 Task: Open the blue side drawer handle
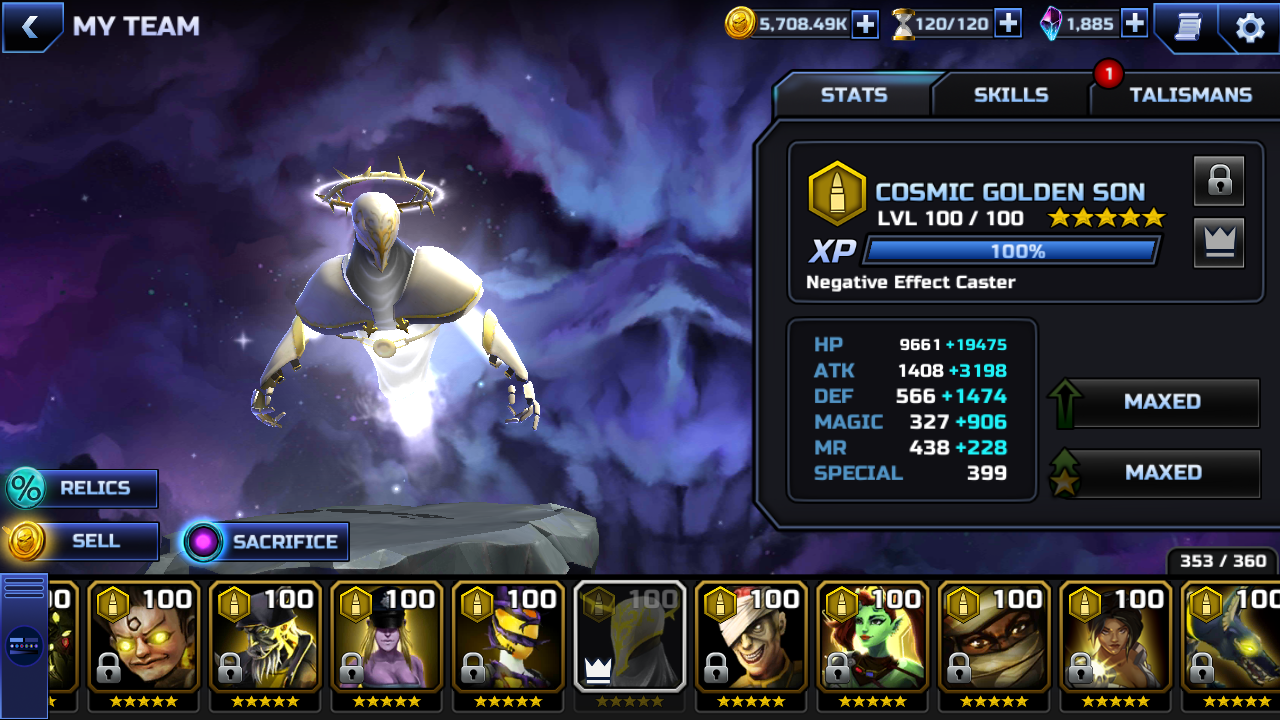24,645
